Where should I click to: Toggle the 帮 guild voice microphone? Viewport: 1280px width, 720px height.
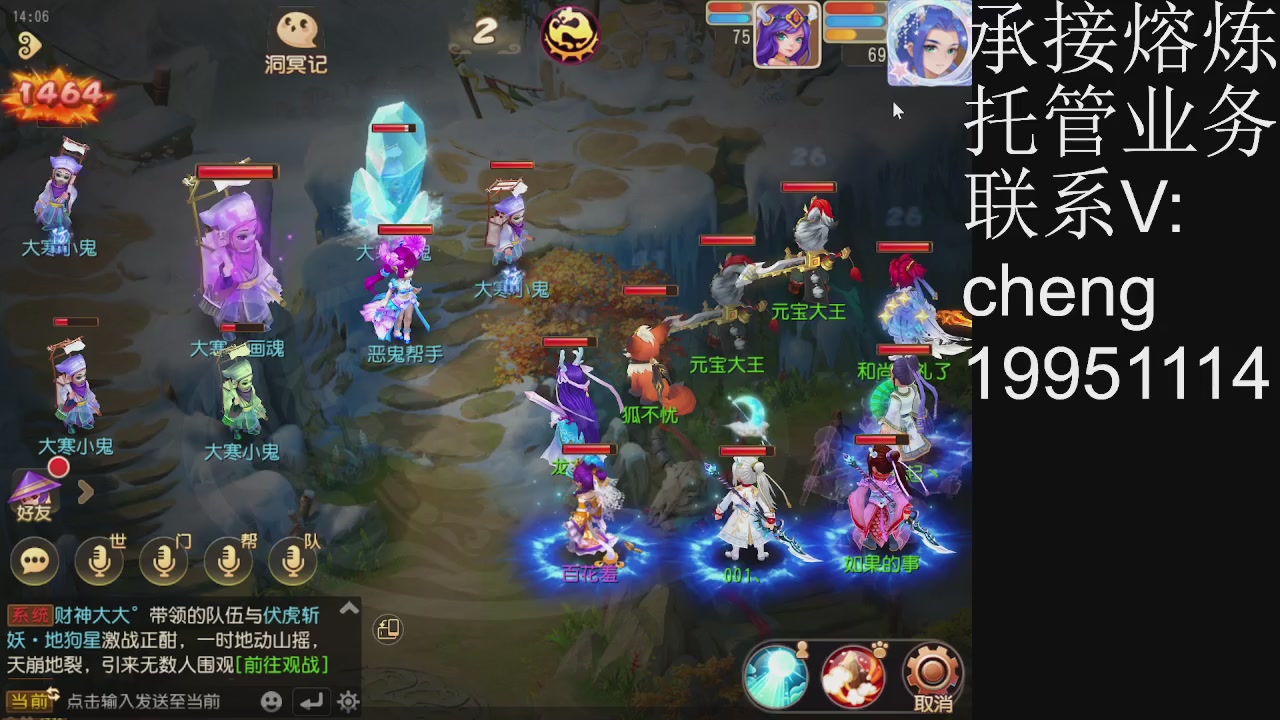click(x=227, y=560)
